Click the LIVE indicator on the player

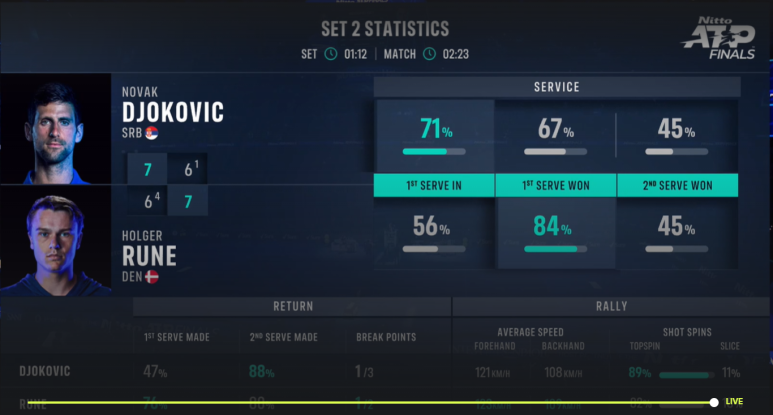tap(734, 402)
